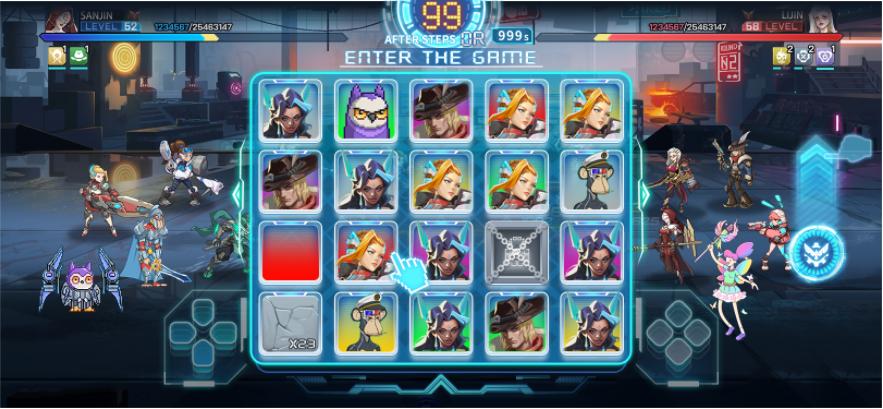Viewport: 883px width, 409px height.
Task: Inspect the yellow medal buff under Sanjin
Action: click(56, 57)
